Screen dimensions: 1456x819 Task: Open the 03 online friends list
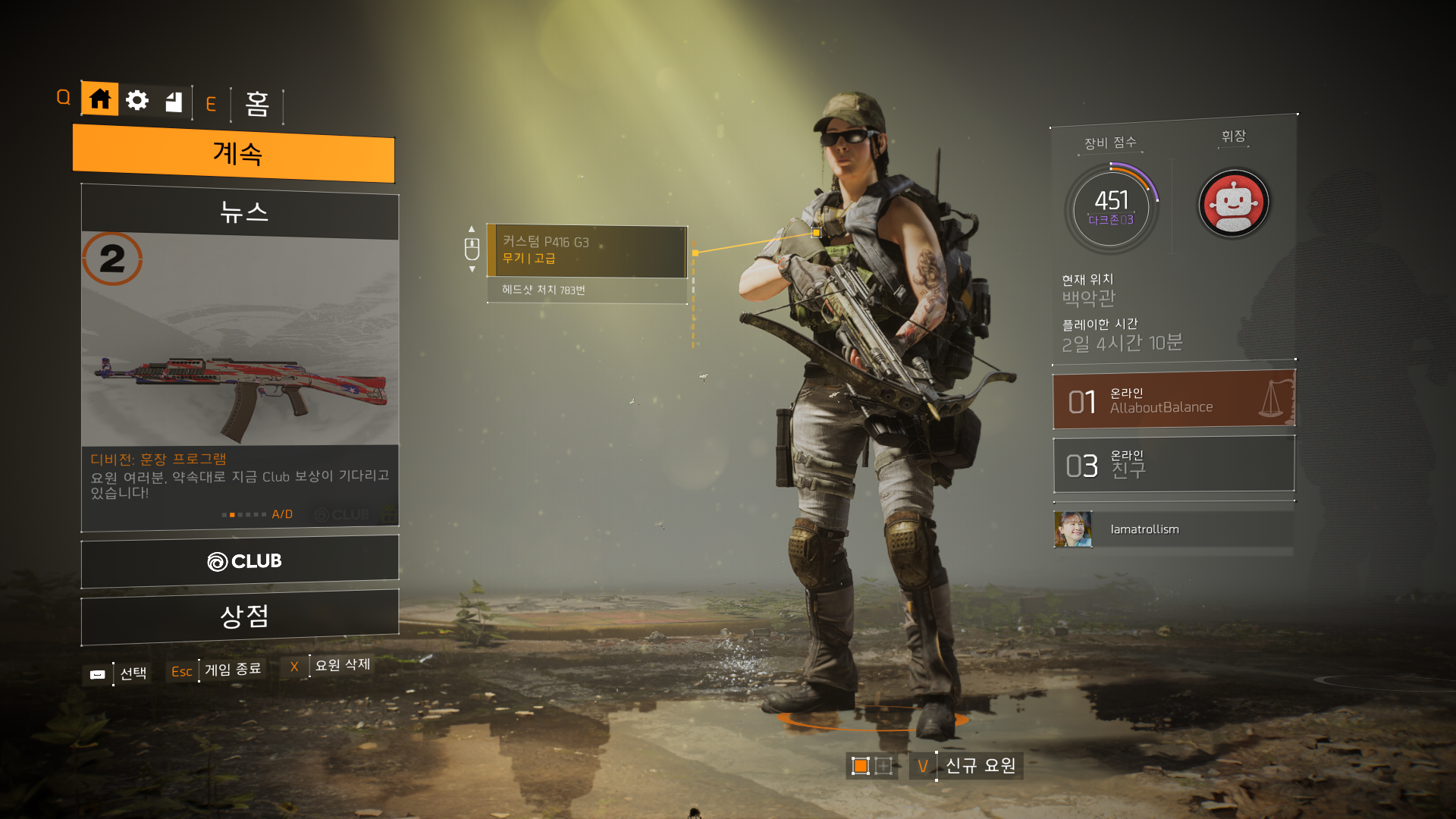tap(1173, 464)
